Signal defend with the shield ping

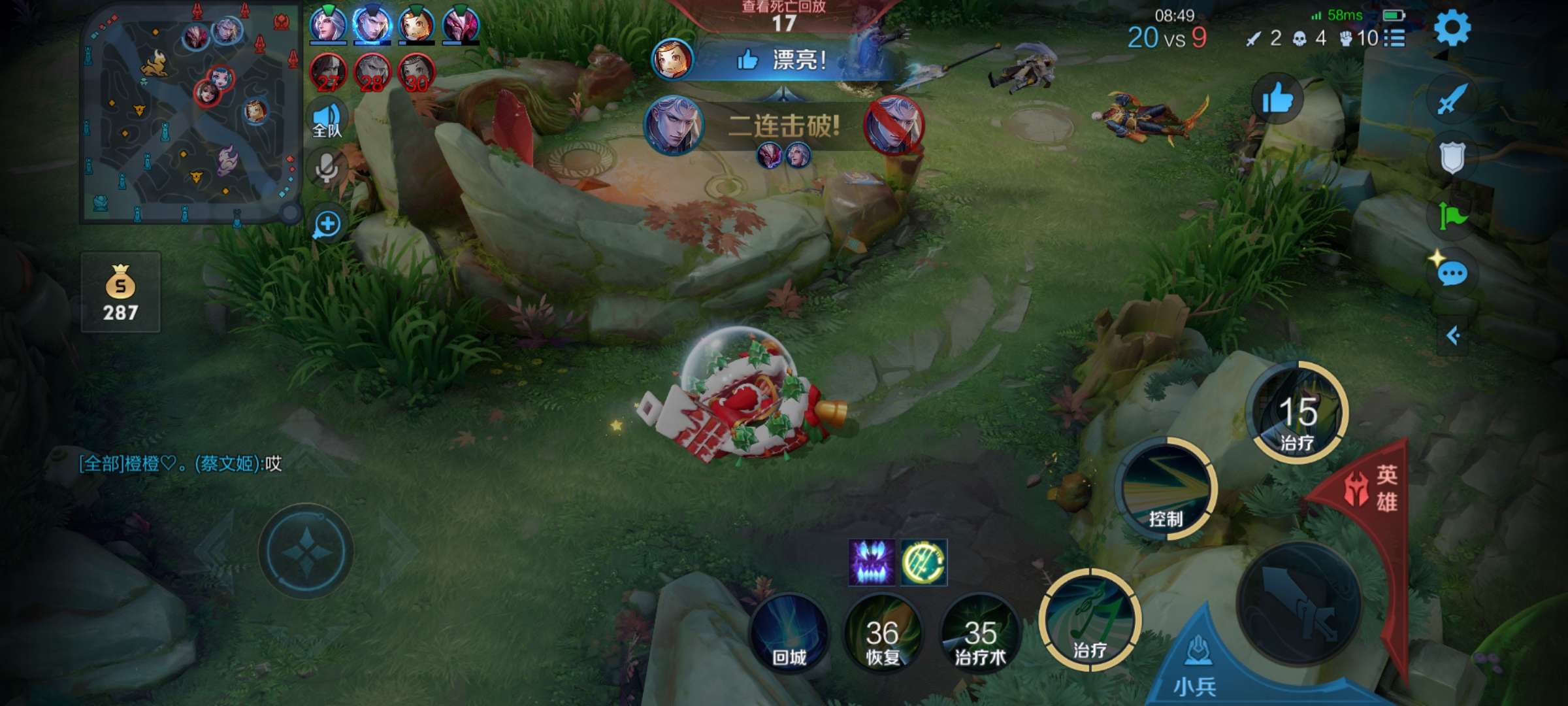point(1452,157)
